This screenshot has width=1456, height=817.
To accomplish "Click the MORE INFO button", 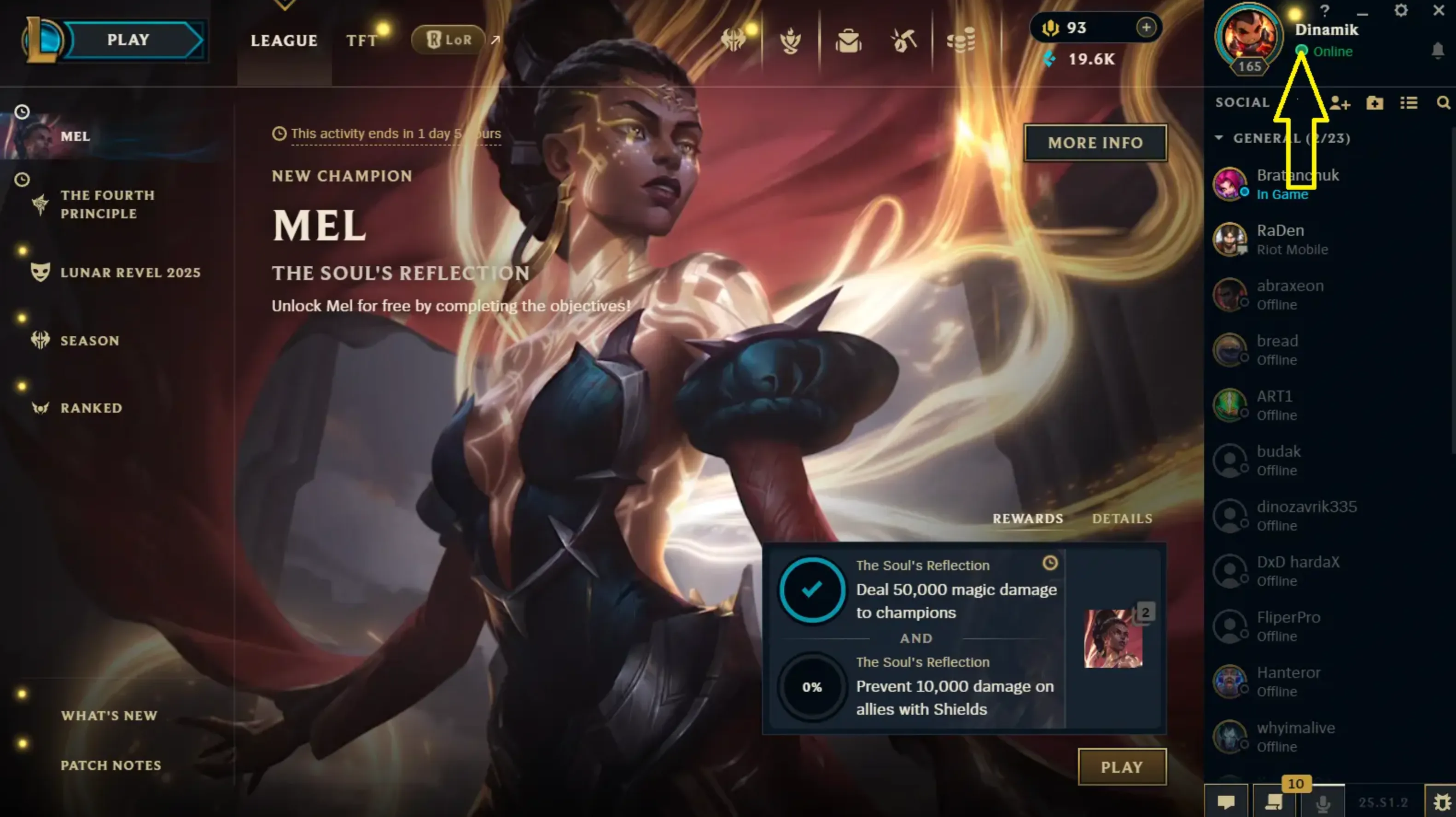I will point(1095,142).
